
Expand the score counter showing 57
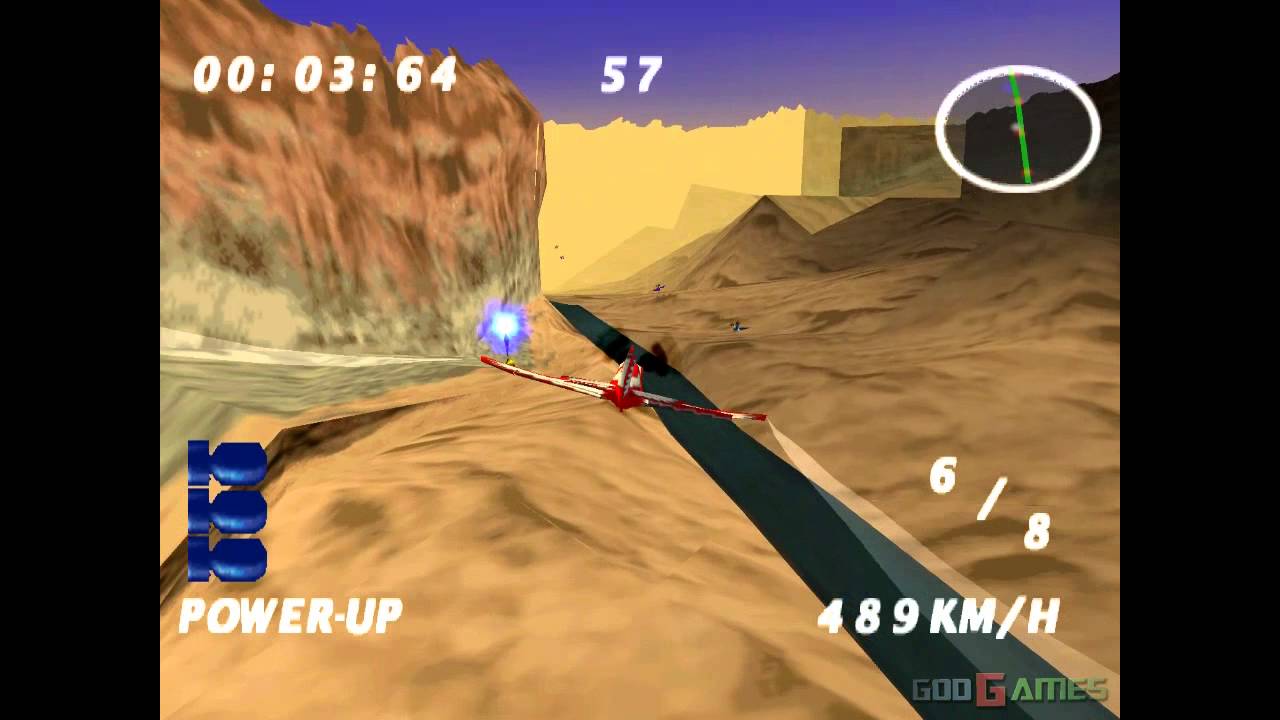coord(630,72)
